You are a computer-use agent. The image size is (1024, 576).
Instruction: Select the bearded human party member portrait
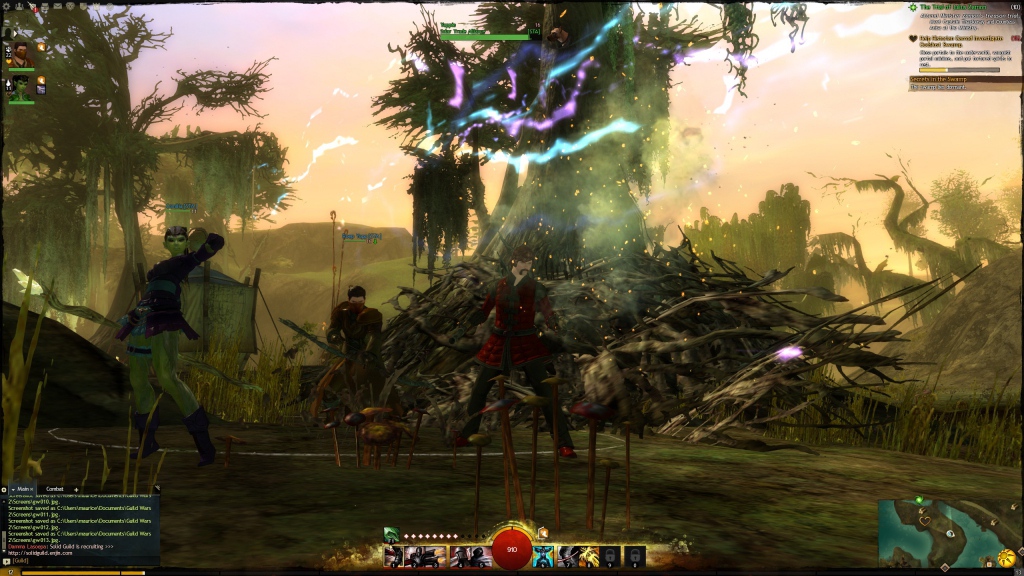click(x=21, y=54)
